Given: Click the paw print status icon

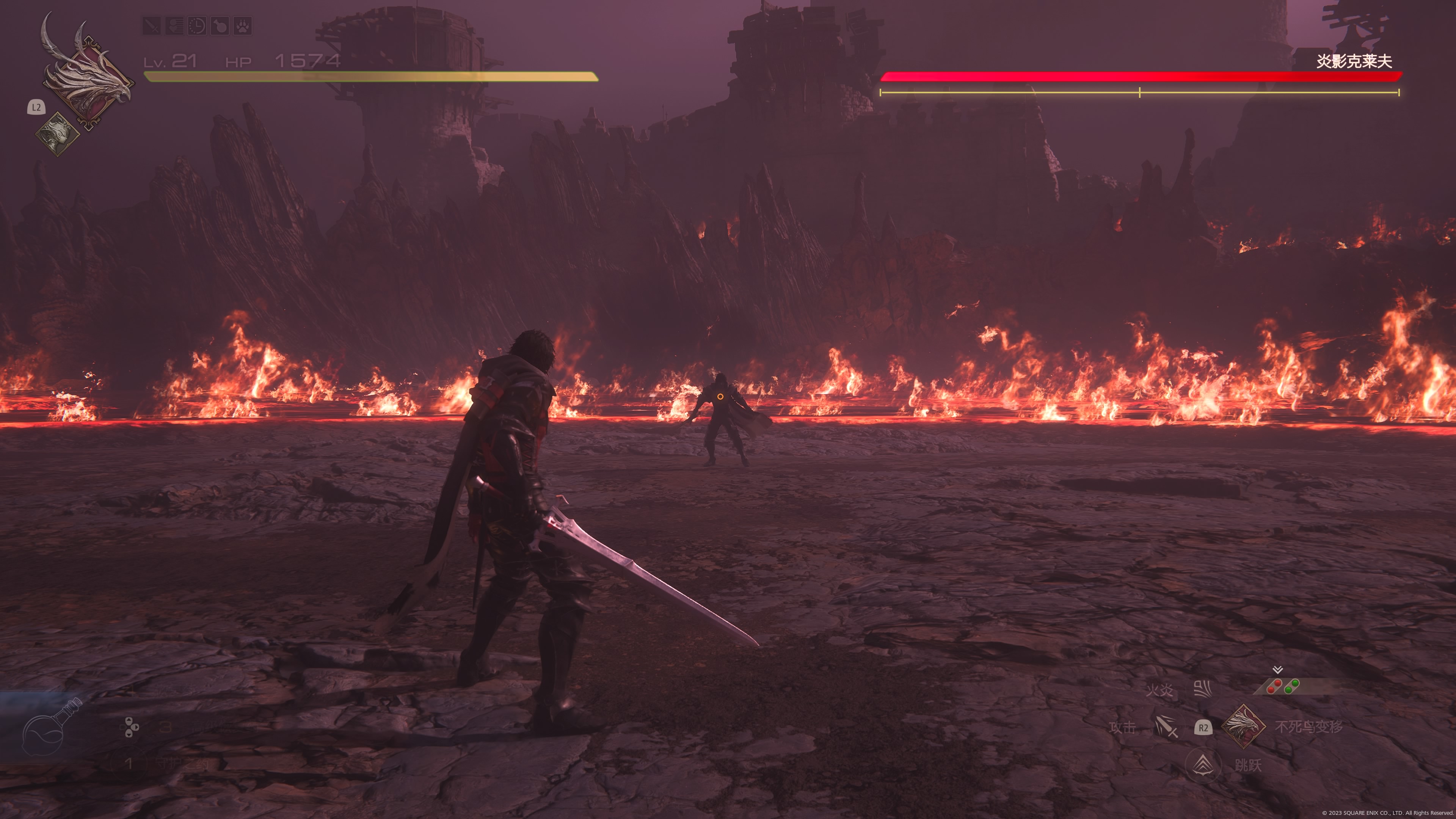Looking at the screenshot, I should pyautogui.click(x=243, y=25).
